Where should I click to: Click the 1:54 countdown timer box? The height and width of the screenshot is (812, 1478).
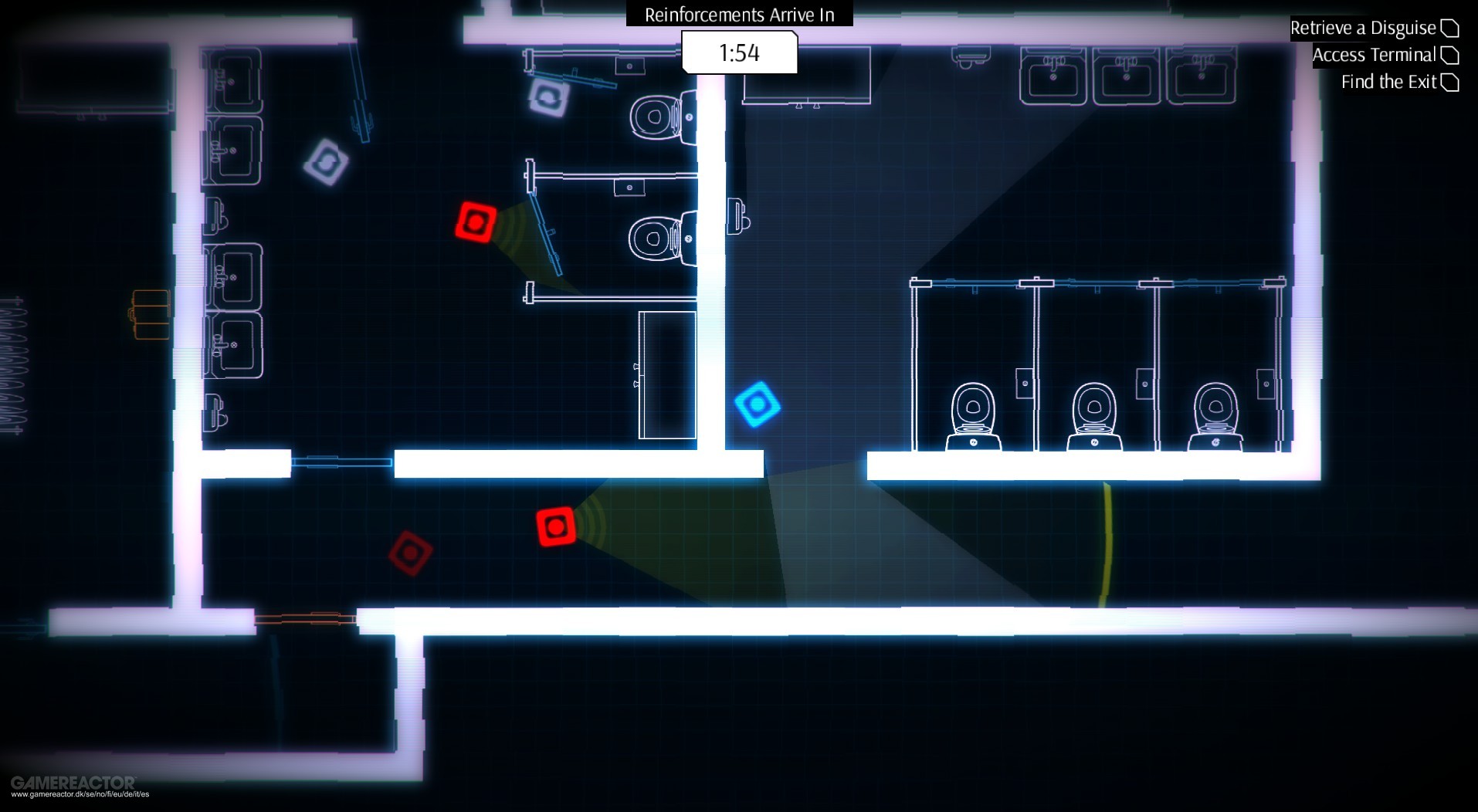pyautogui.click(x=737, y=52)
